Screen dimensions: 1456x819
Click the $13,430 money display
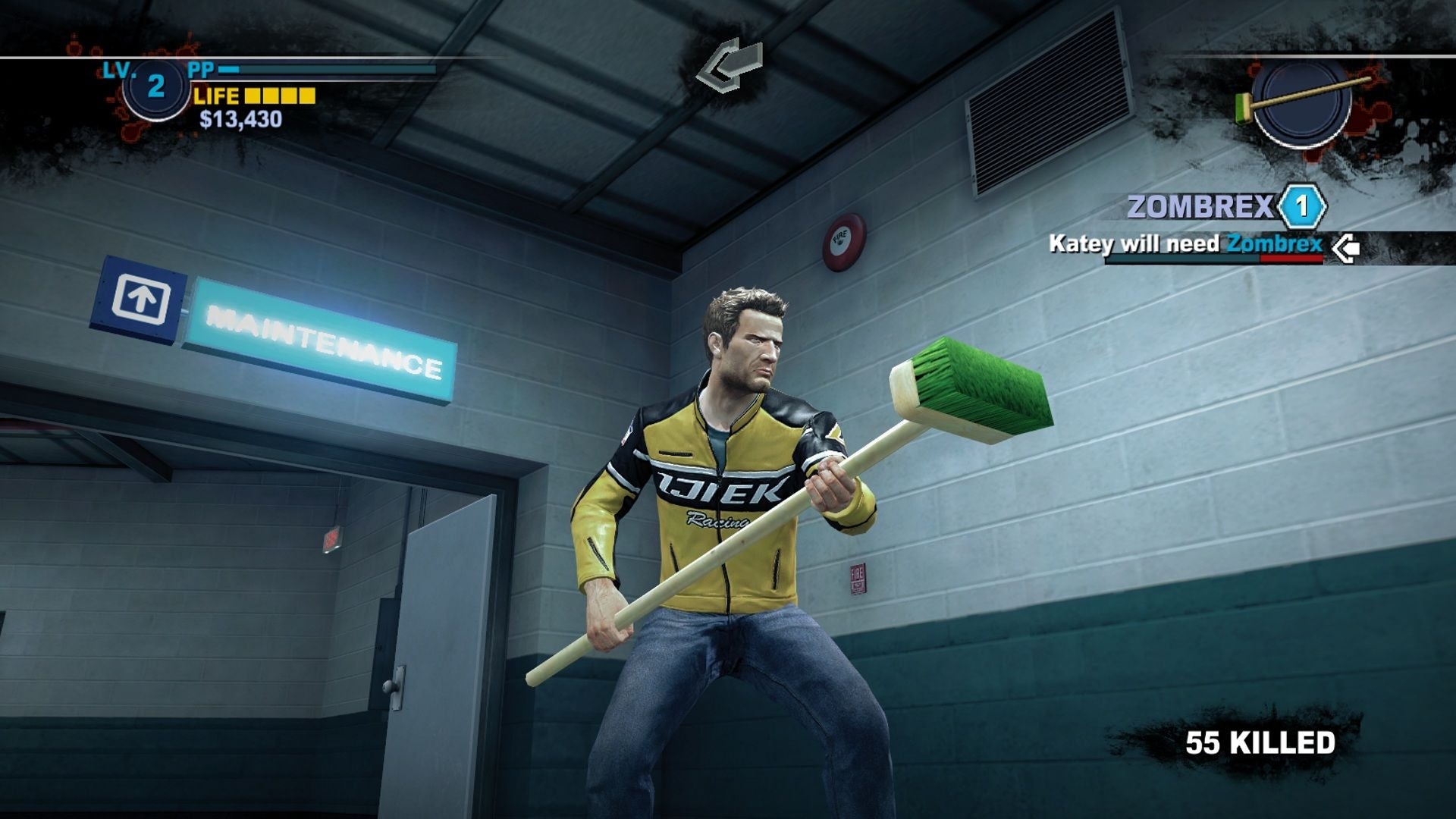240,118
